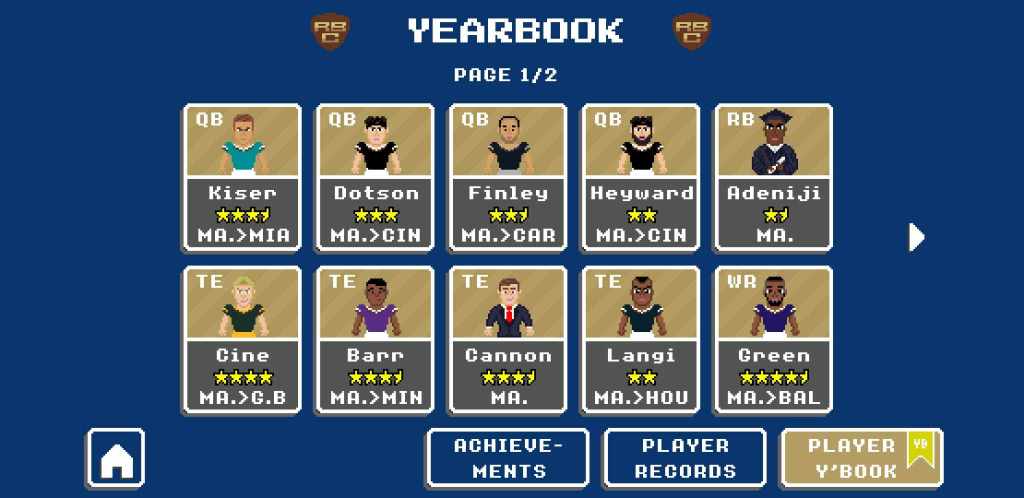This screenshot has height=498, width=1024.
Task: Select running back Adeniji's card
Action: (774, 177)
